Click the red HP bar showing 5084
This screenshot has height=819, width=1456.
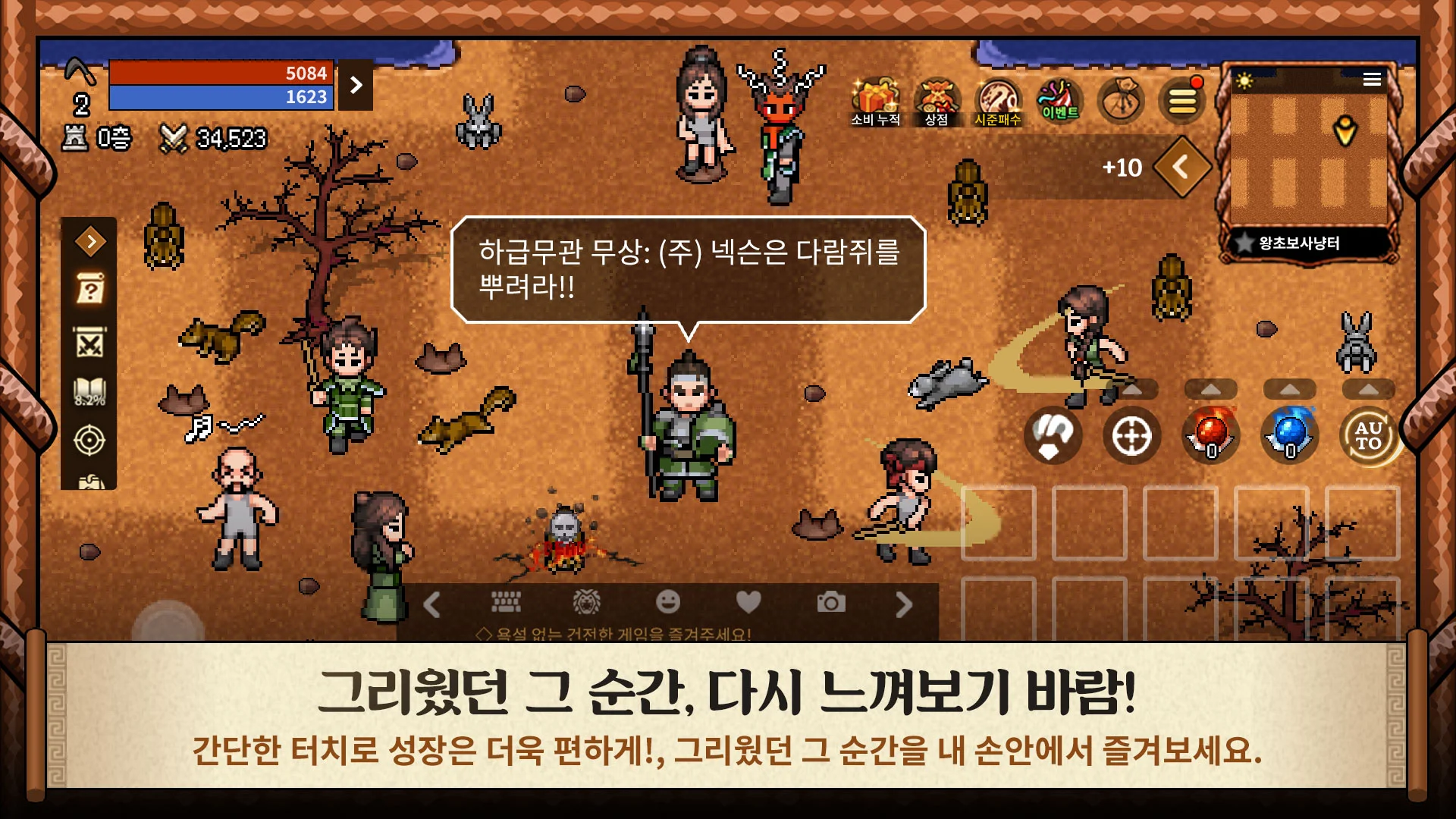coord(220,74)
